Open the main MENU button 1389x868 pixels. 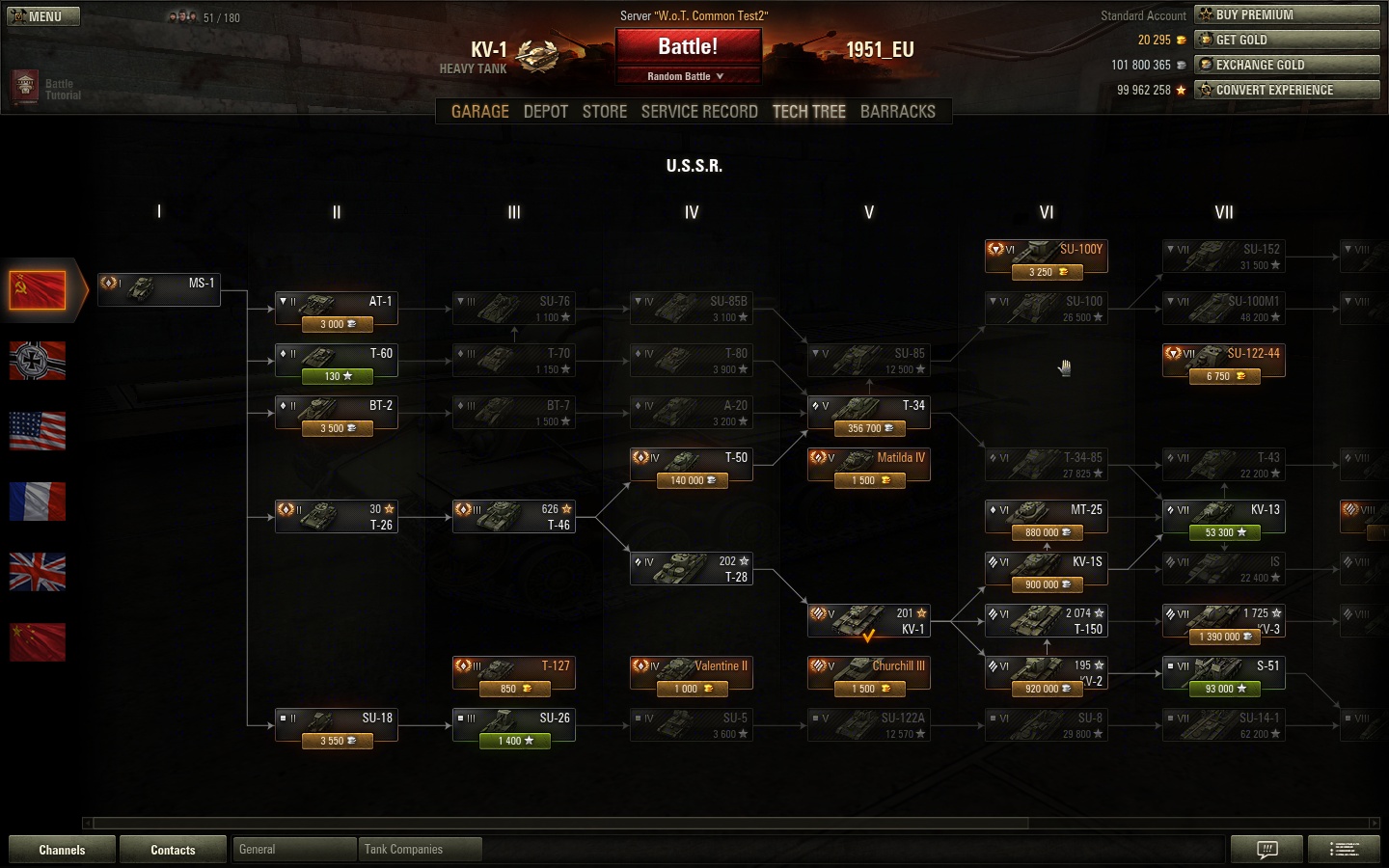[43, 16]
